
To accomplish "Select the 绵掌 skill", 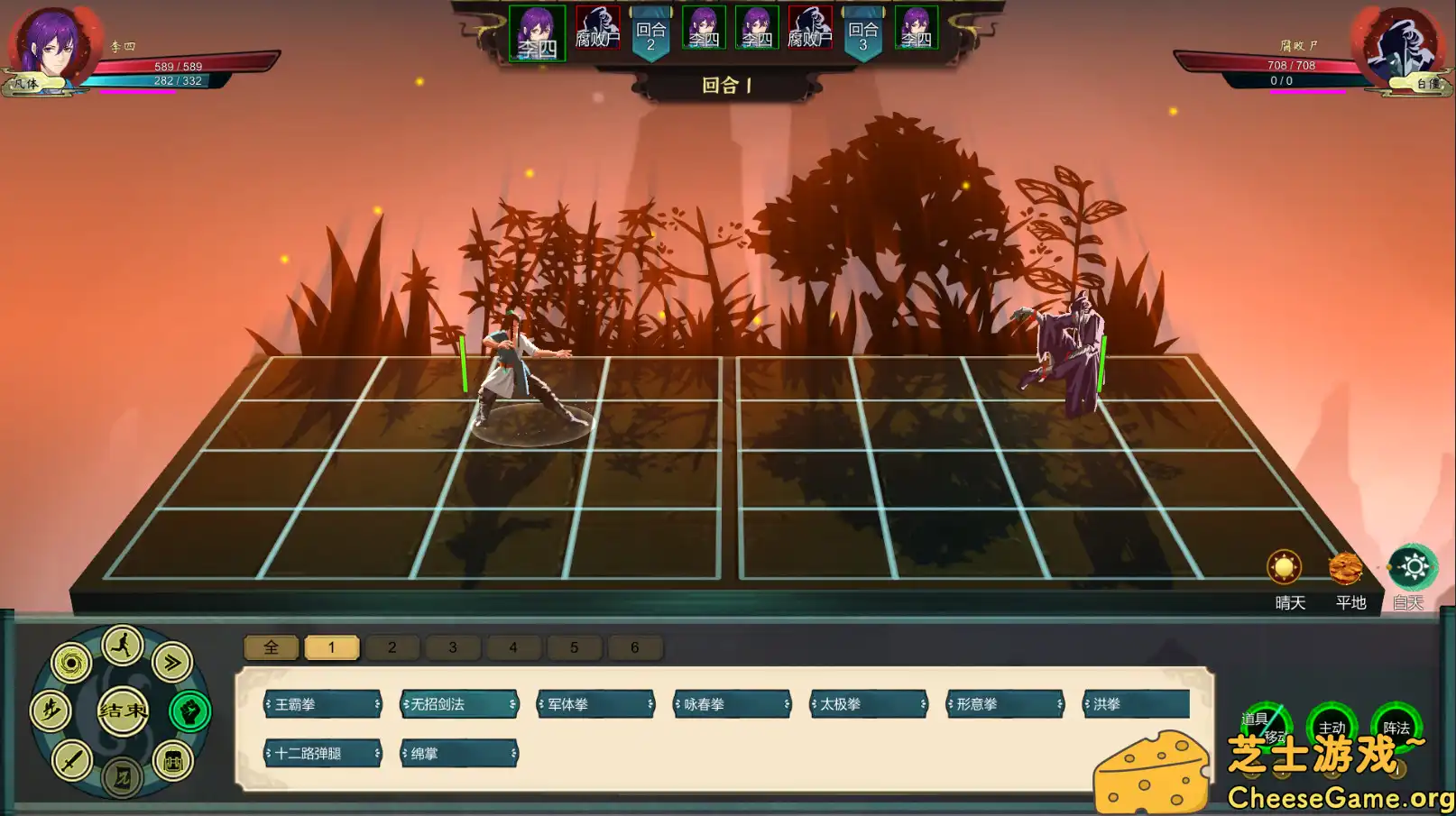I will coord(458,753).
